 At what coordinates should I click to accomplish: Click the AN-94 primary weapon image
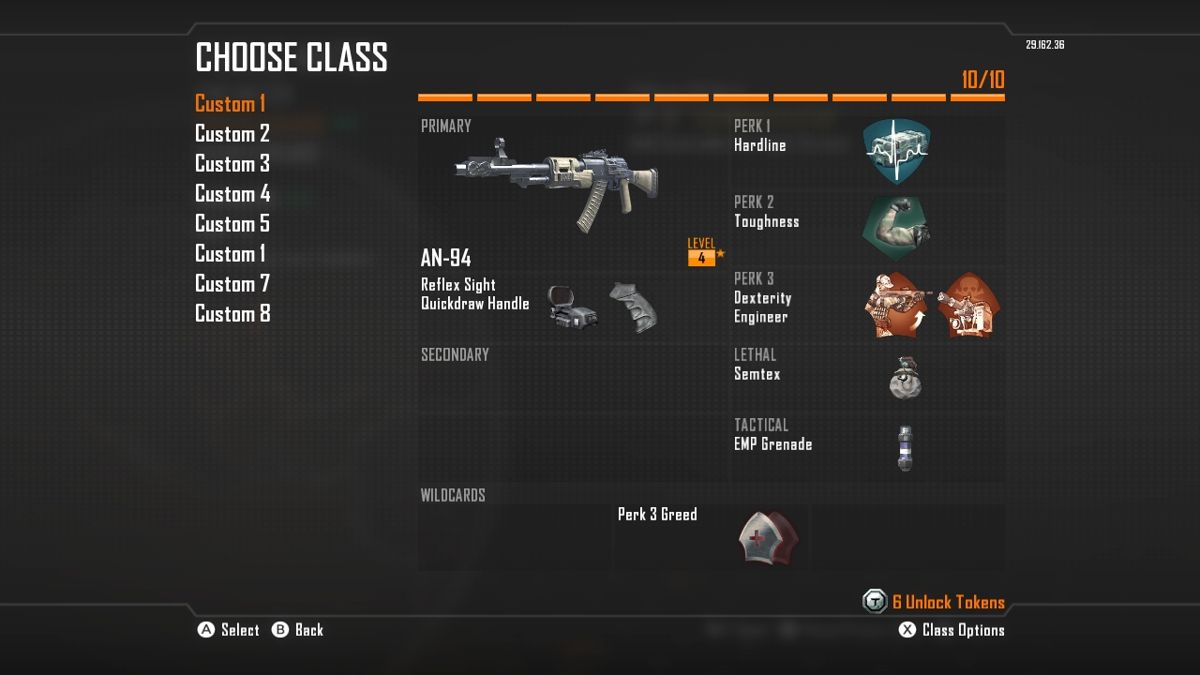pos(556,185)
